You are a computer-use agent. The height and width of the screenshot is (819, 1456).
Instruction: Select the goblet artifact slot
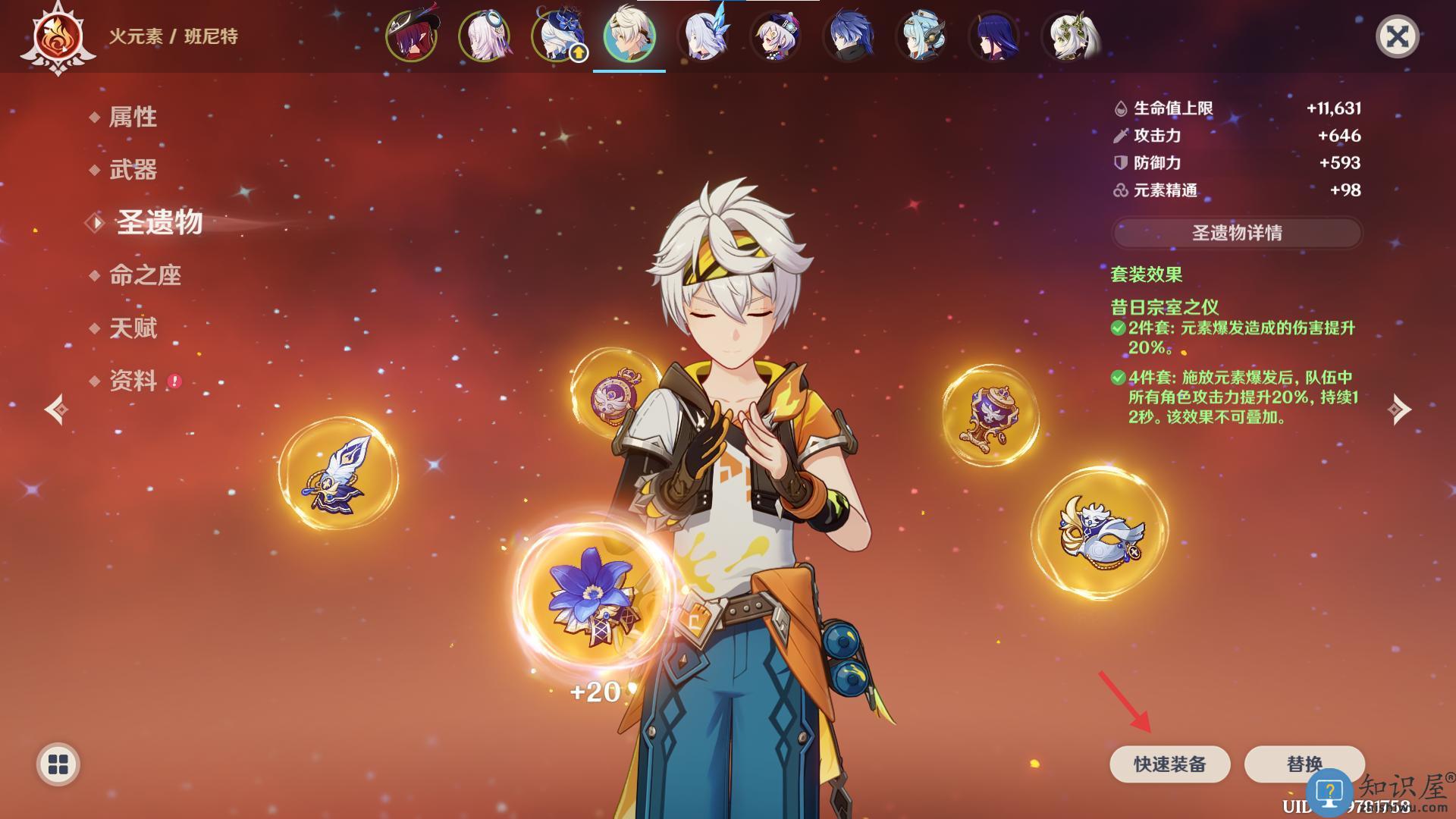(x=990, y=416)
